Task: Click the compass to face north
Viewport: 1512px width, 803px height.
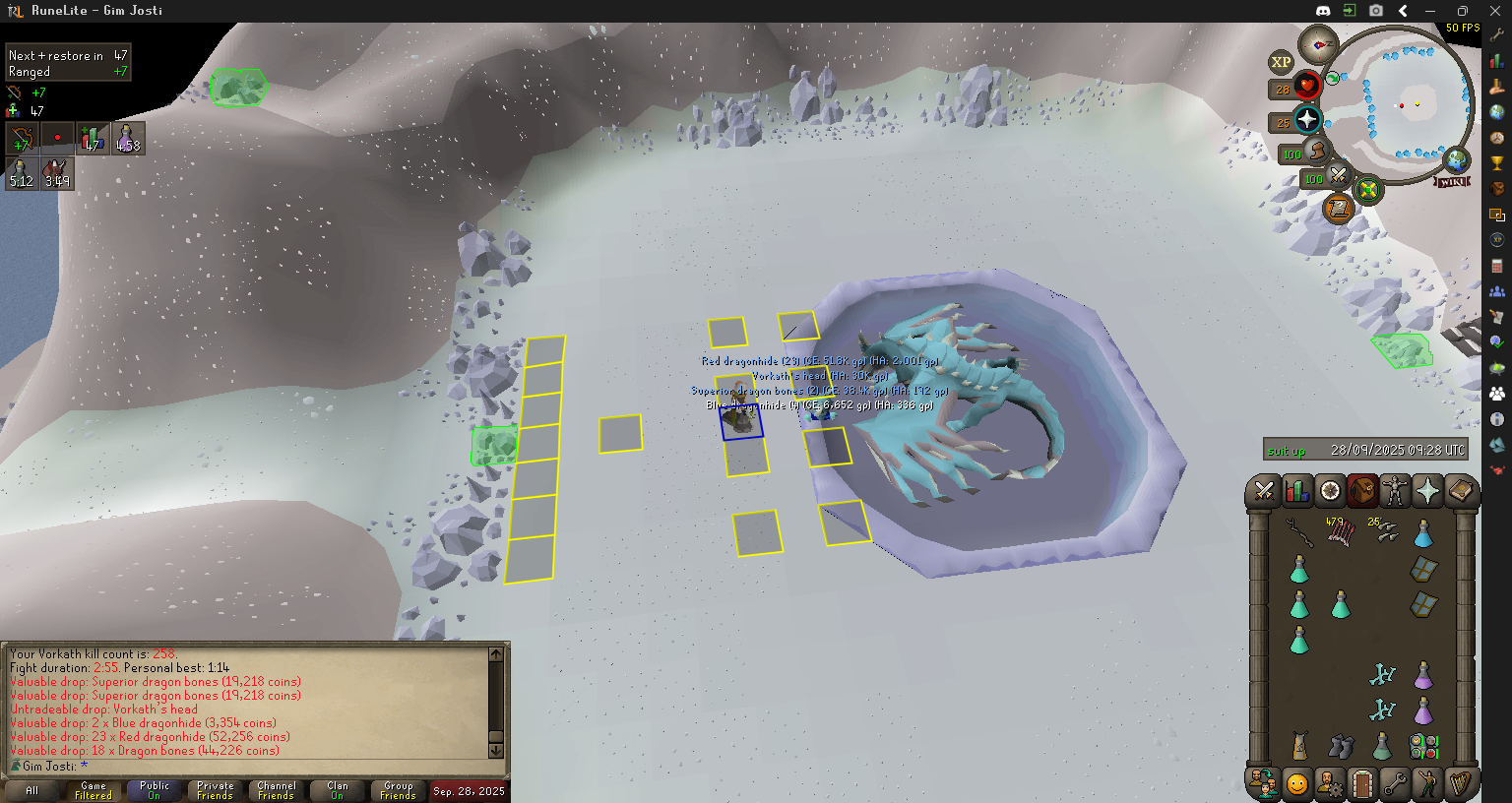Action: tap(1316, 44)
